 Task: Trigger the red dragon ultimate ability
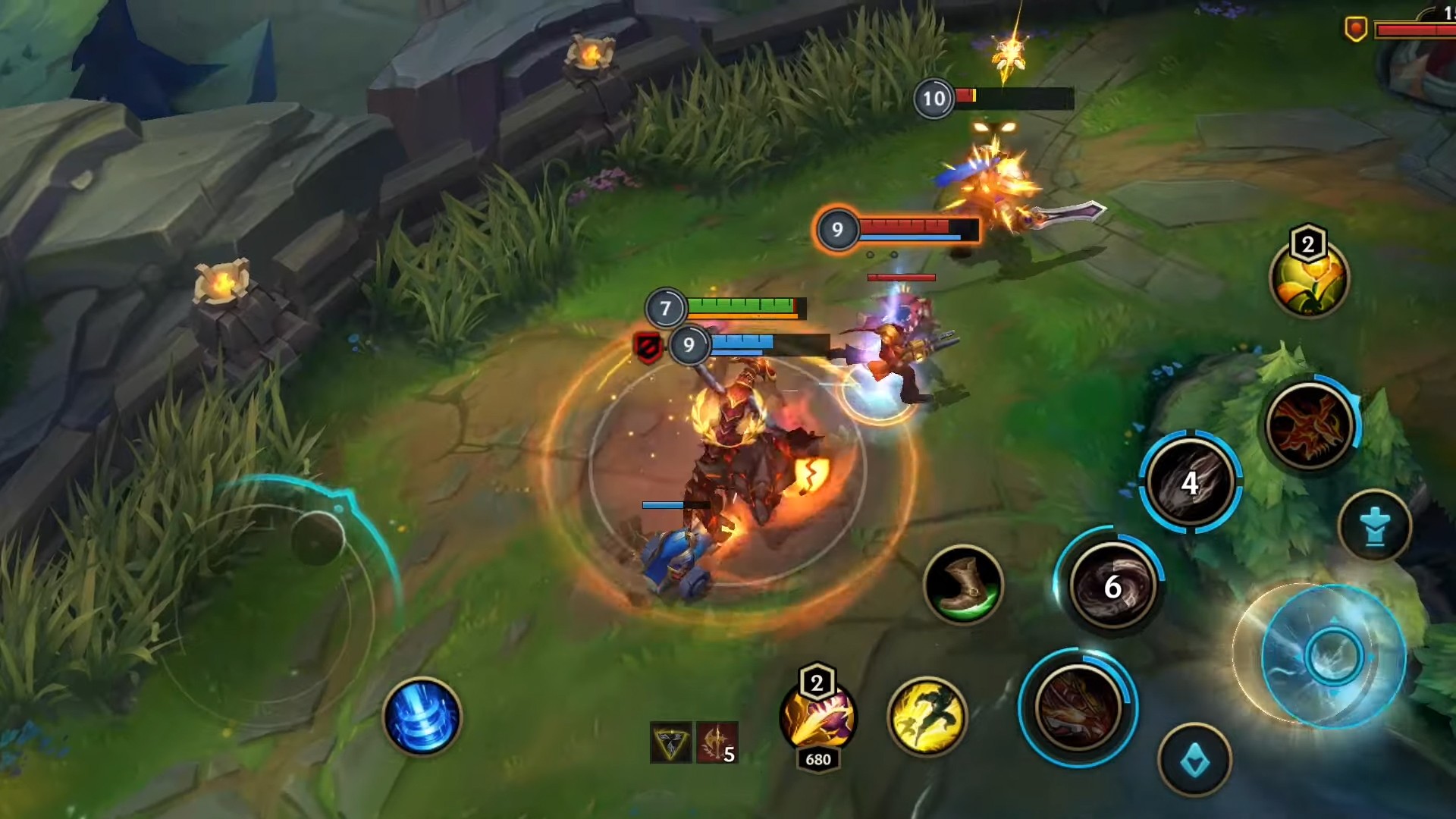(x=1309, y=425)
